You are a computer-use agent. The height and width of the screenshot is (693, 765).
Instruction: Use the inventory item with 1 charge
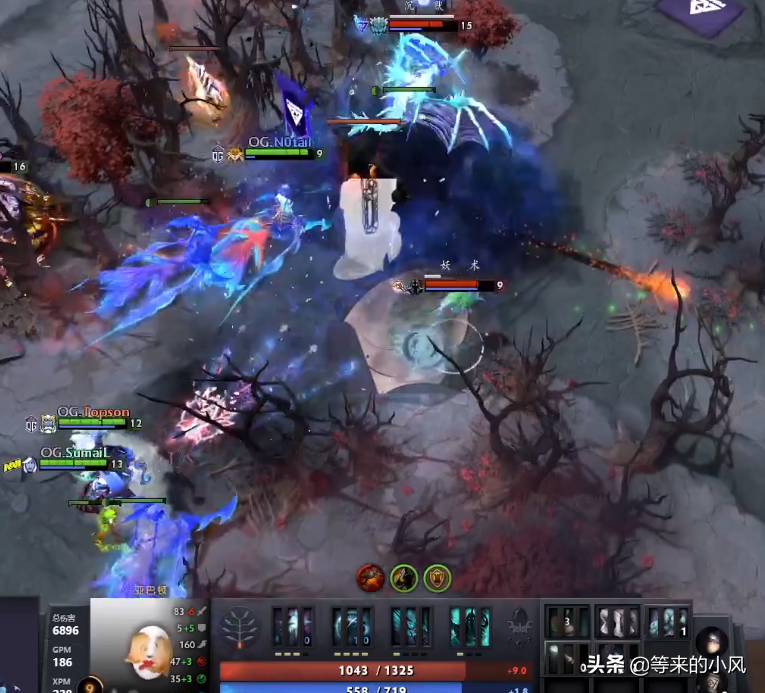tap(667, 622)
